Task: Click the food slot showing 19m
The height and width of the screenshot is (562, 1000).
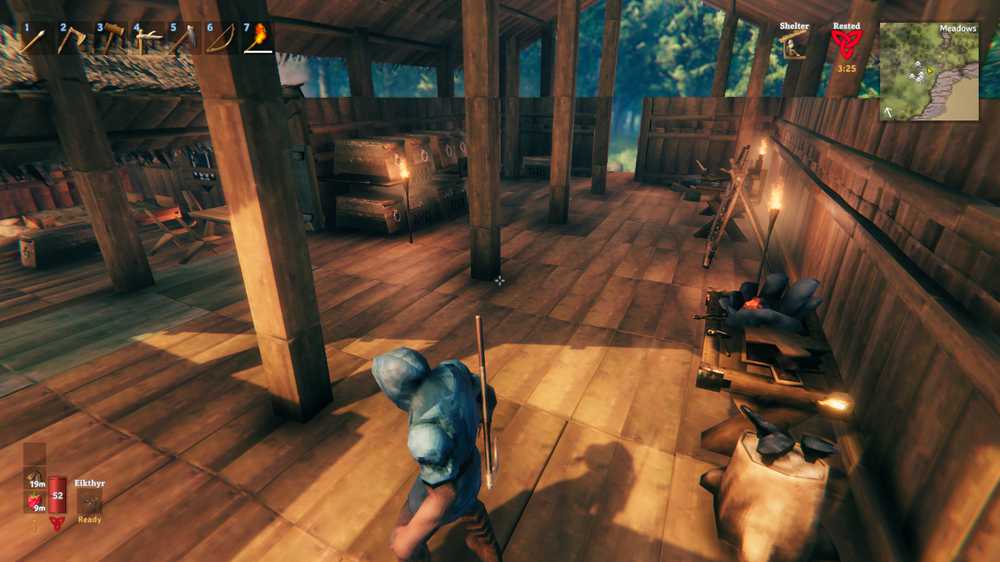Action: point(35,479)
